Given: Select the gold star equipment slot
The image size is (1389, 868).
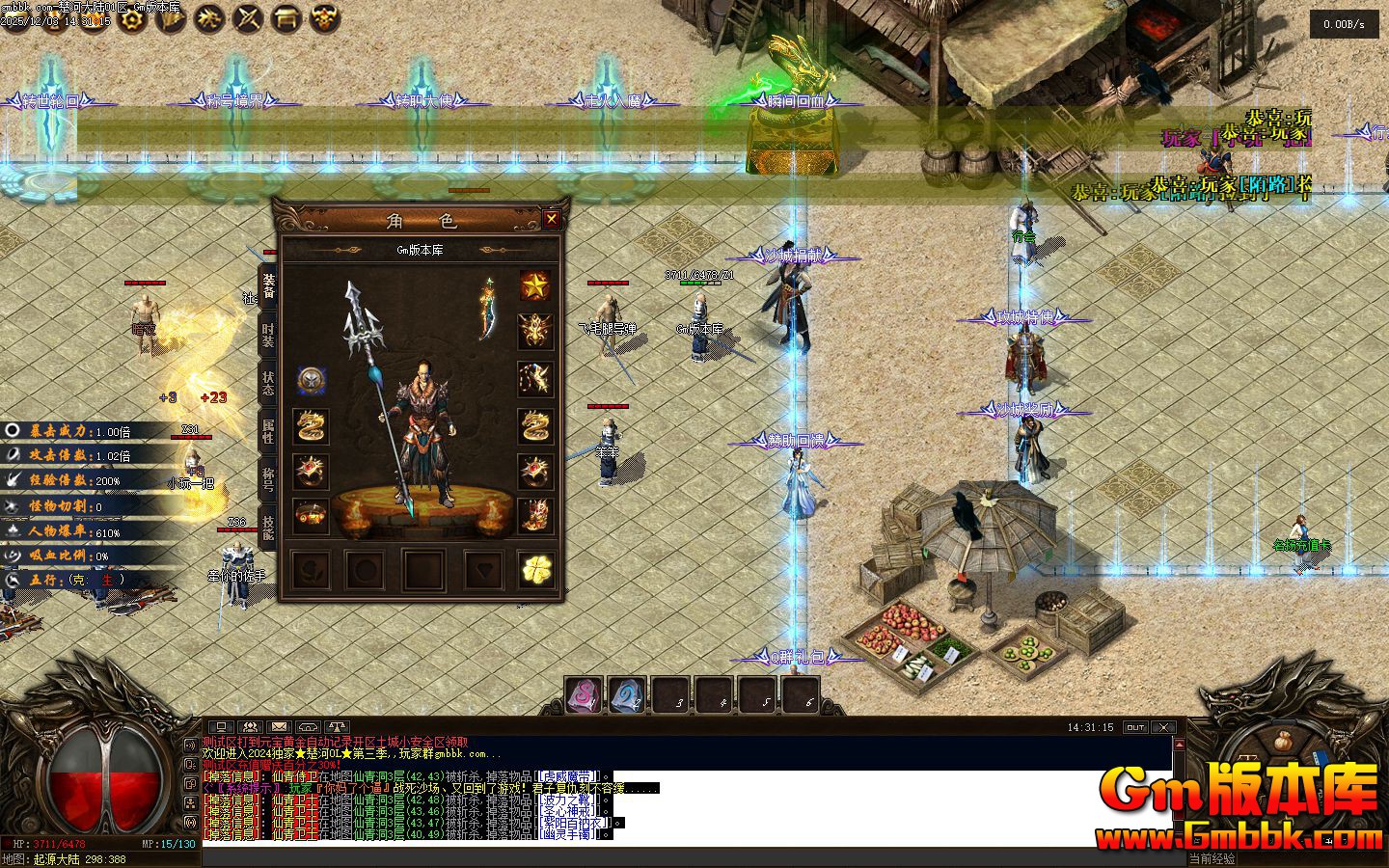Looking at the screenshot, I should pyautogui.click(x=535, y=285).
